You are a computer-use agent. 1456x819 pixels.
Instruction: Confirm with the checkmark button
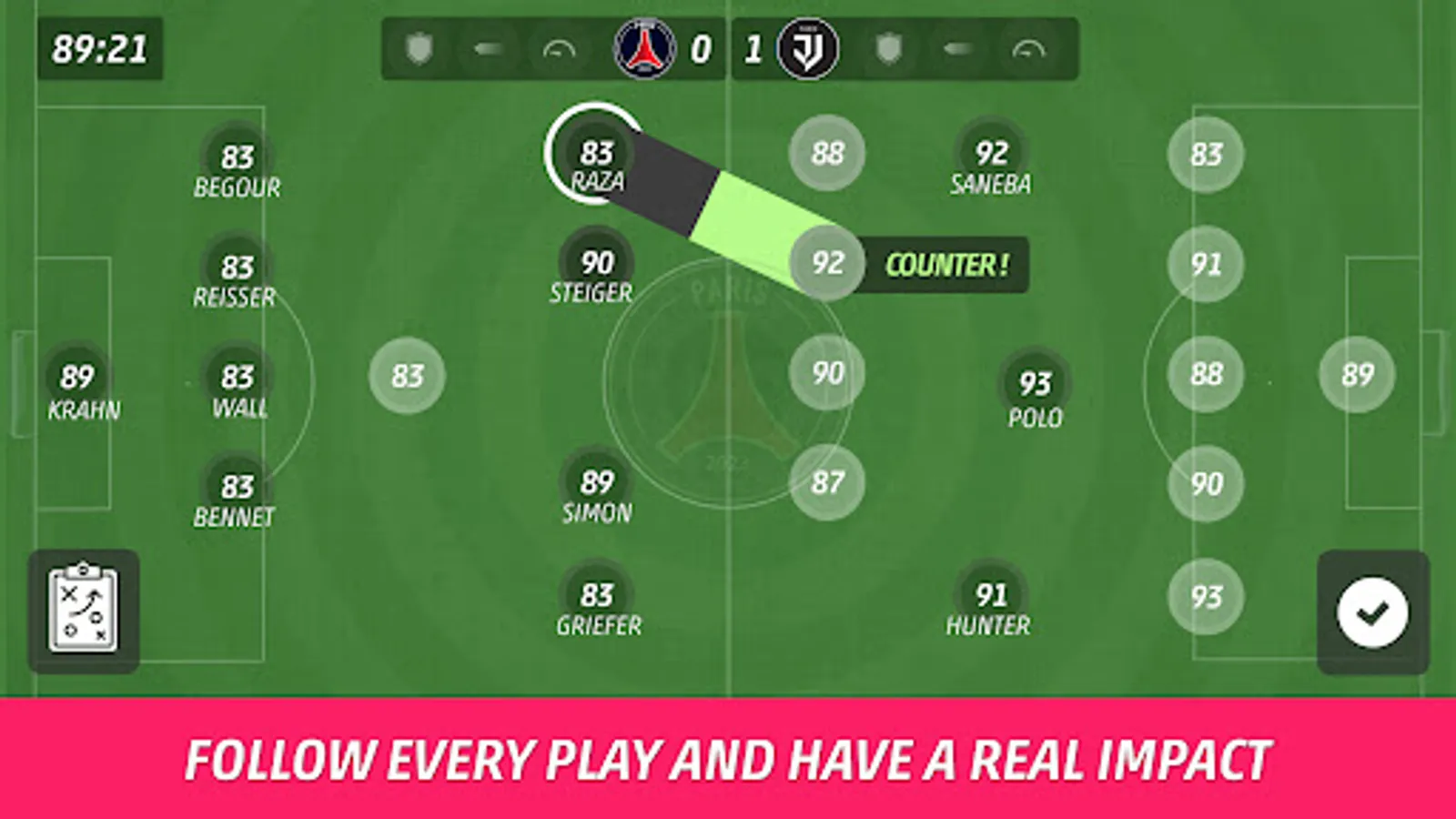tap(1370, 612)
